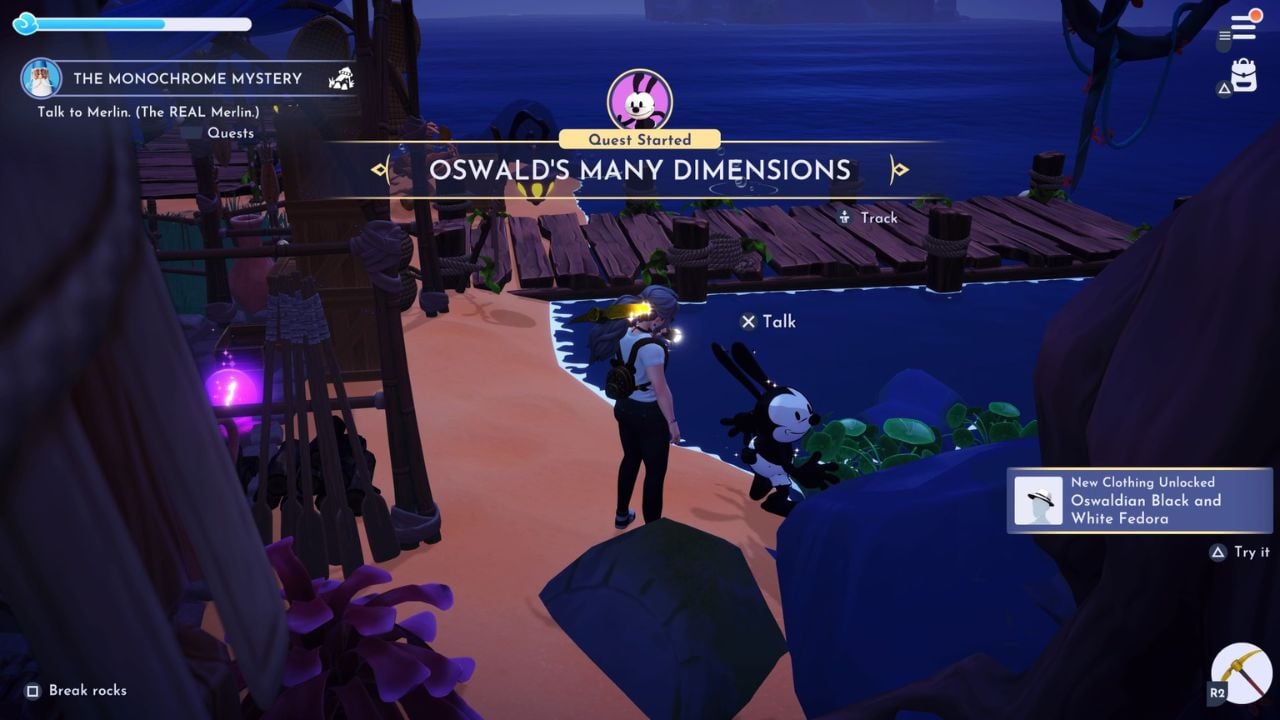Image resolution: width=1280 pixels, height=720 pixels.
Task: Expand the left chevron beside the quest title
Action: [x=381, y=170]
